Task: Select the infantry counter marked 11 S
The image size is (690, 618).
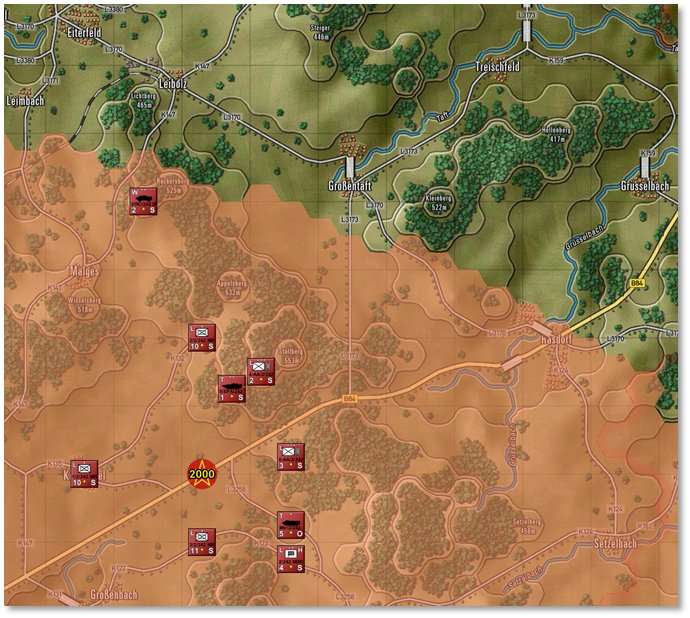Action: (202, 542)
